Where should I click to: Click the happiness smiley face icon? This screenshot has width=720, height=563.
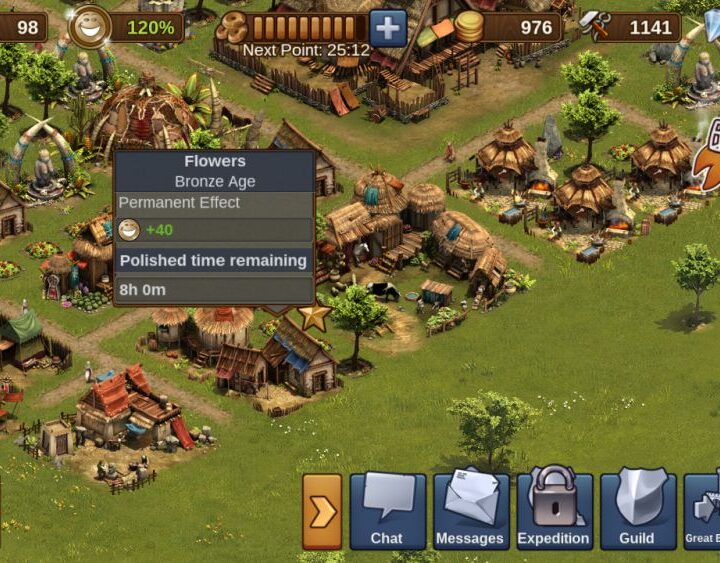(x=91, y=27)
